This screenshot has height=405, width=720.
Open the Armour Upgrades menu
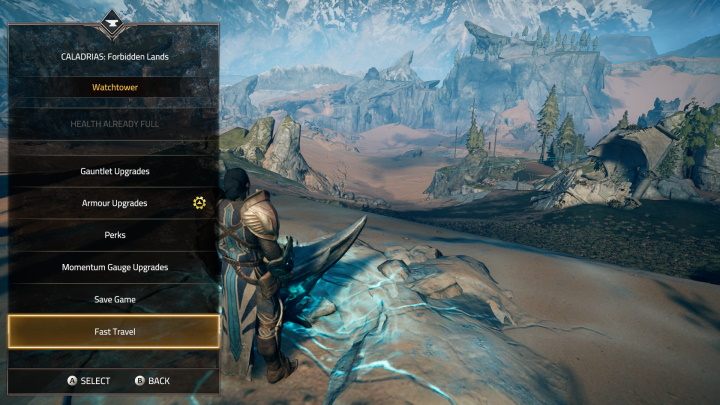tap(114, 203)
